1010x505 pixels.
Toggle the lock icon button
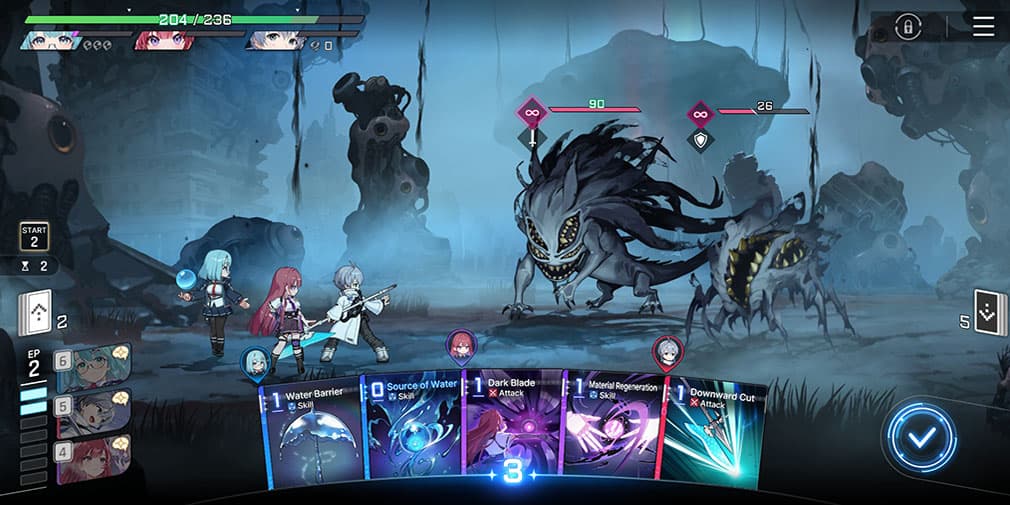[908, 27]
